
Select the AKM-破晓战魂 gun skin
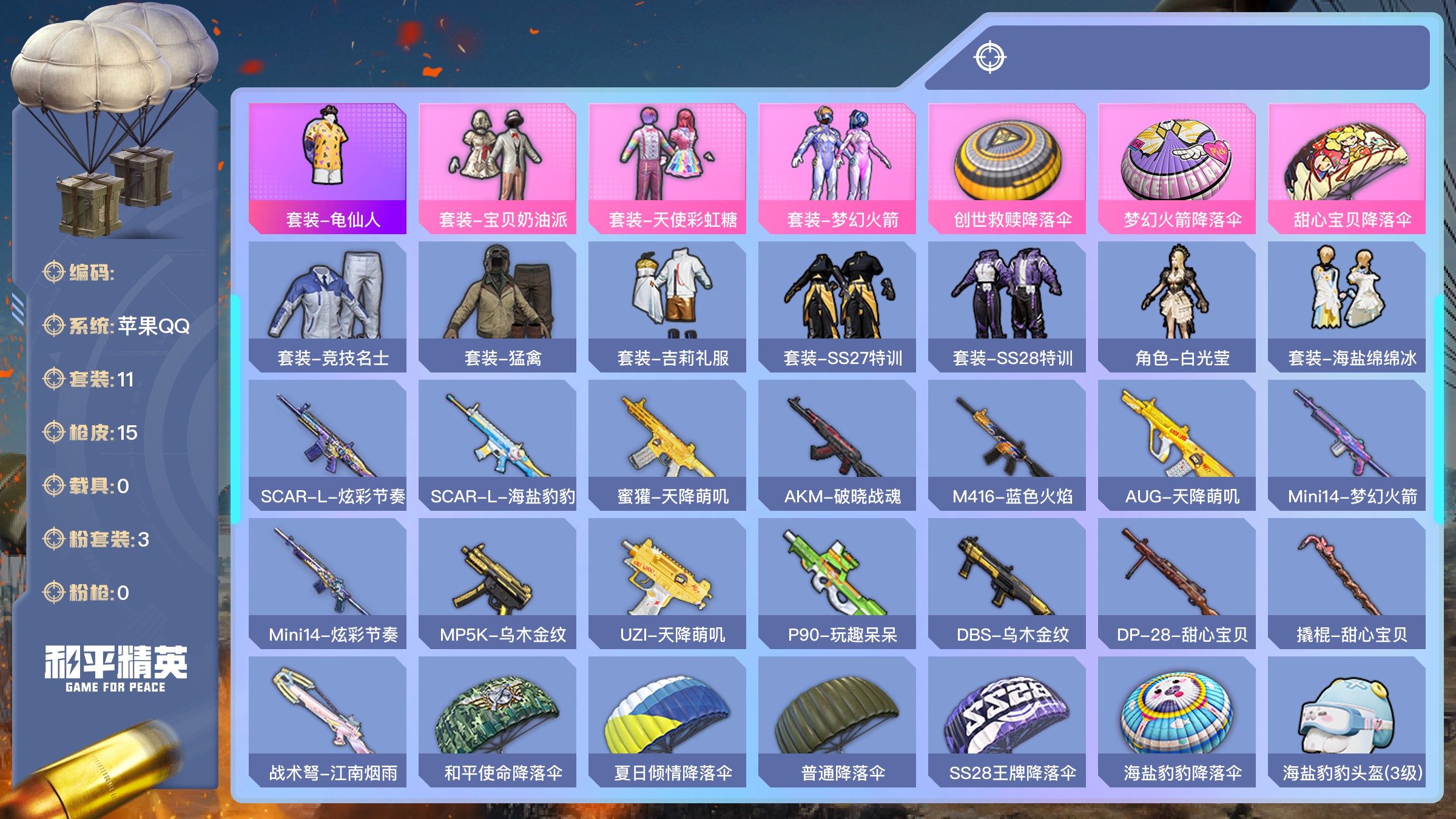pos(837,445)
